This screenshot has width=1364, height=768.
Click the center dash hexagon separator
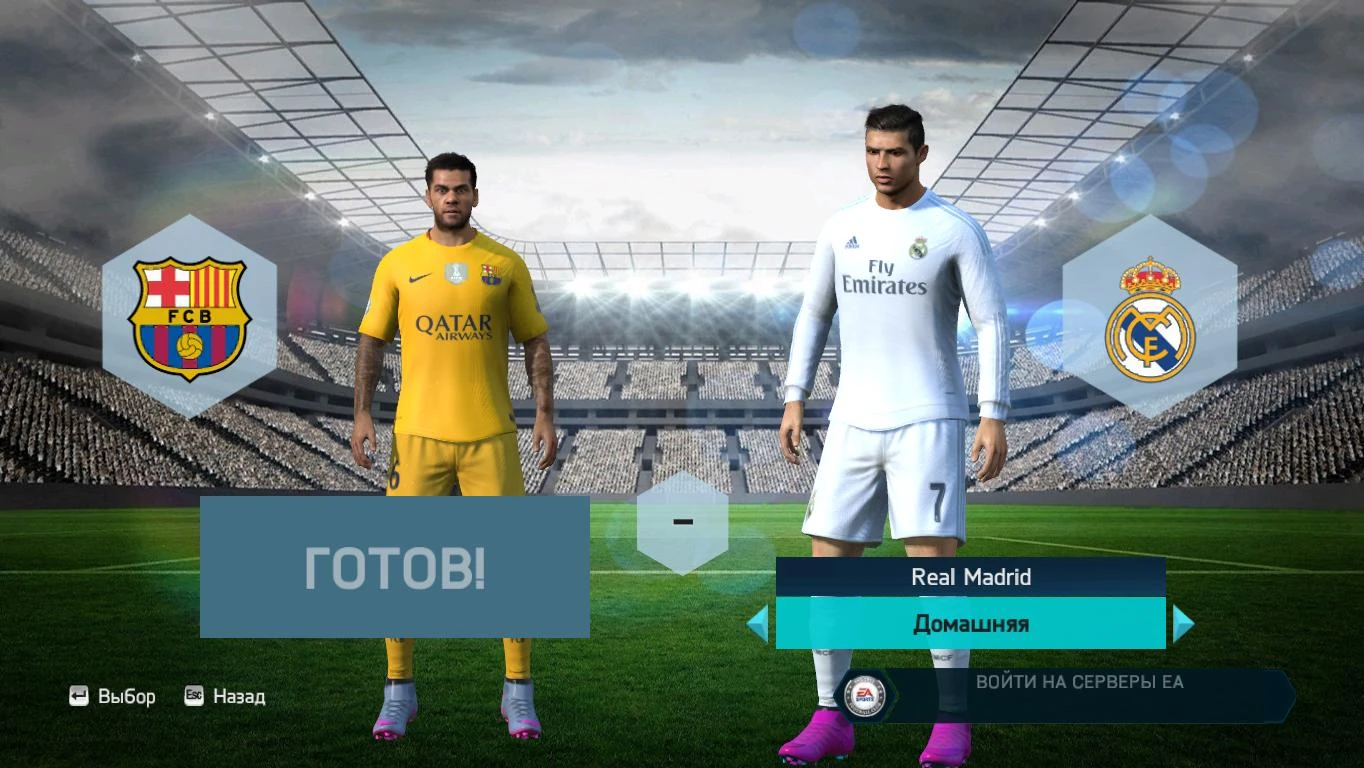pos(683,521)
